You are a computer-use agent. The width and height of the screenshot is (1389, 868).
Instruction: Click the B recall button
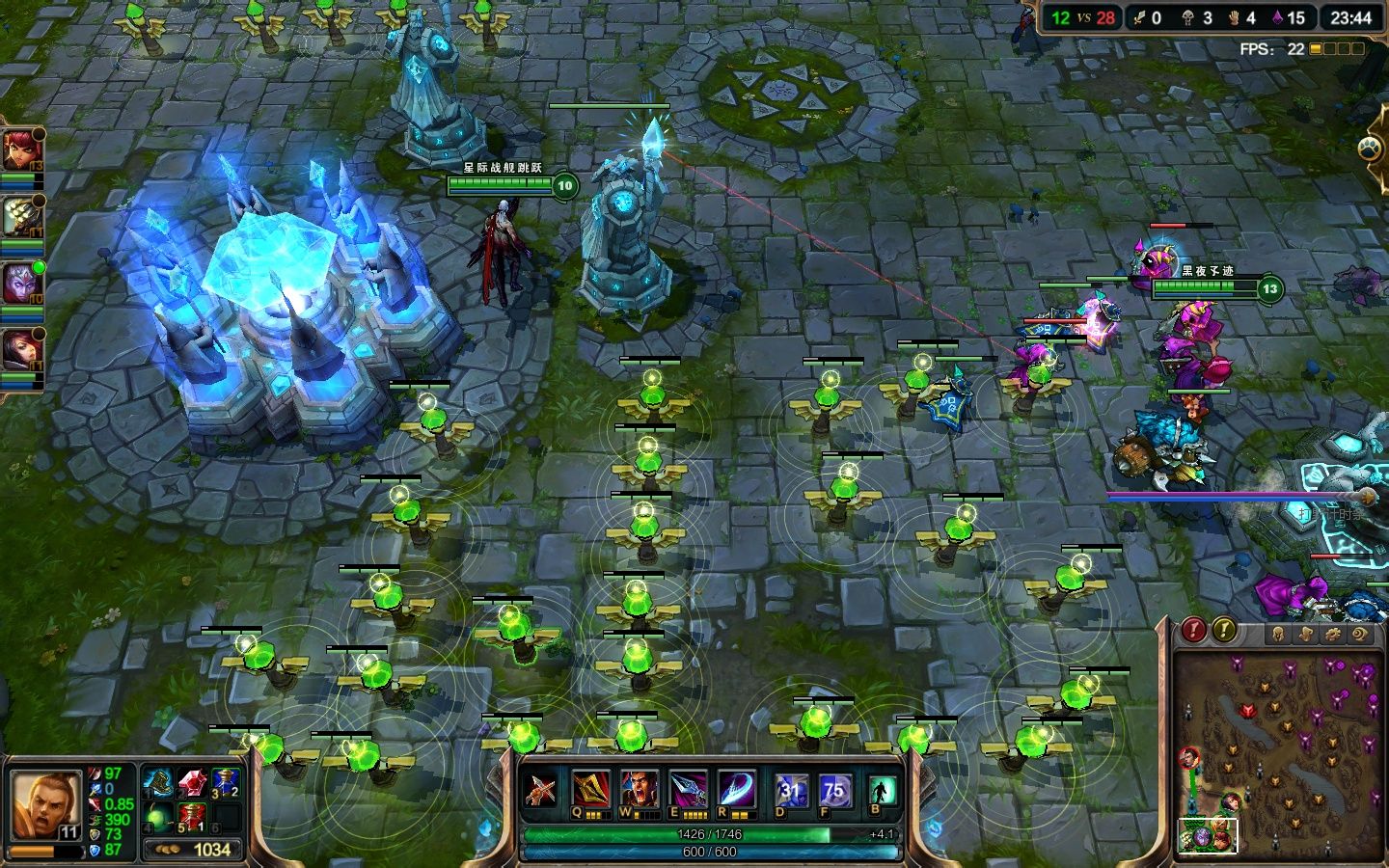point(880,791)
